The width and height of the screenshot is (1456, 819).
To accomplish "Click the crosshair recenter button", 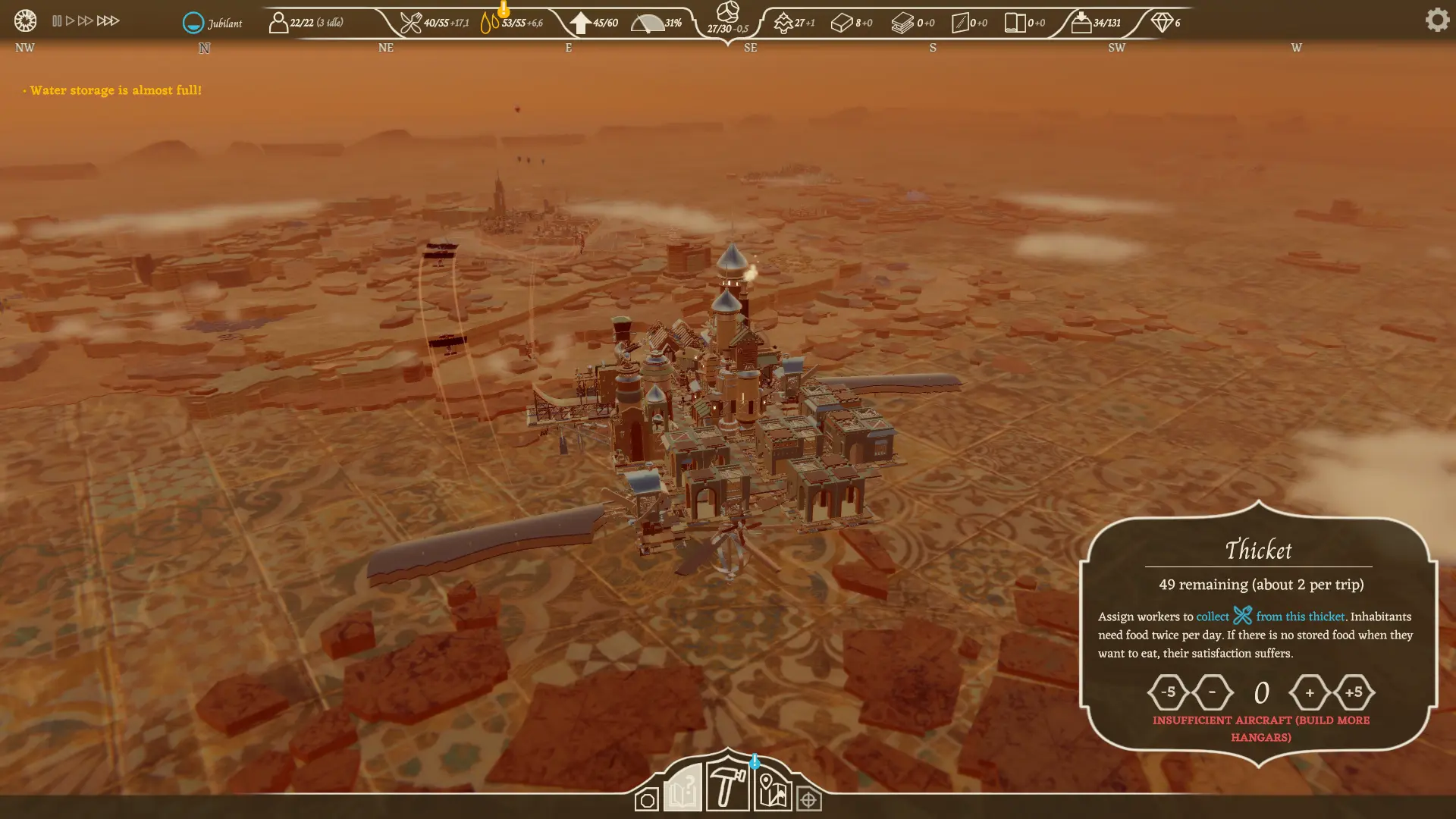I will click(808, 800).
